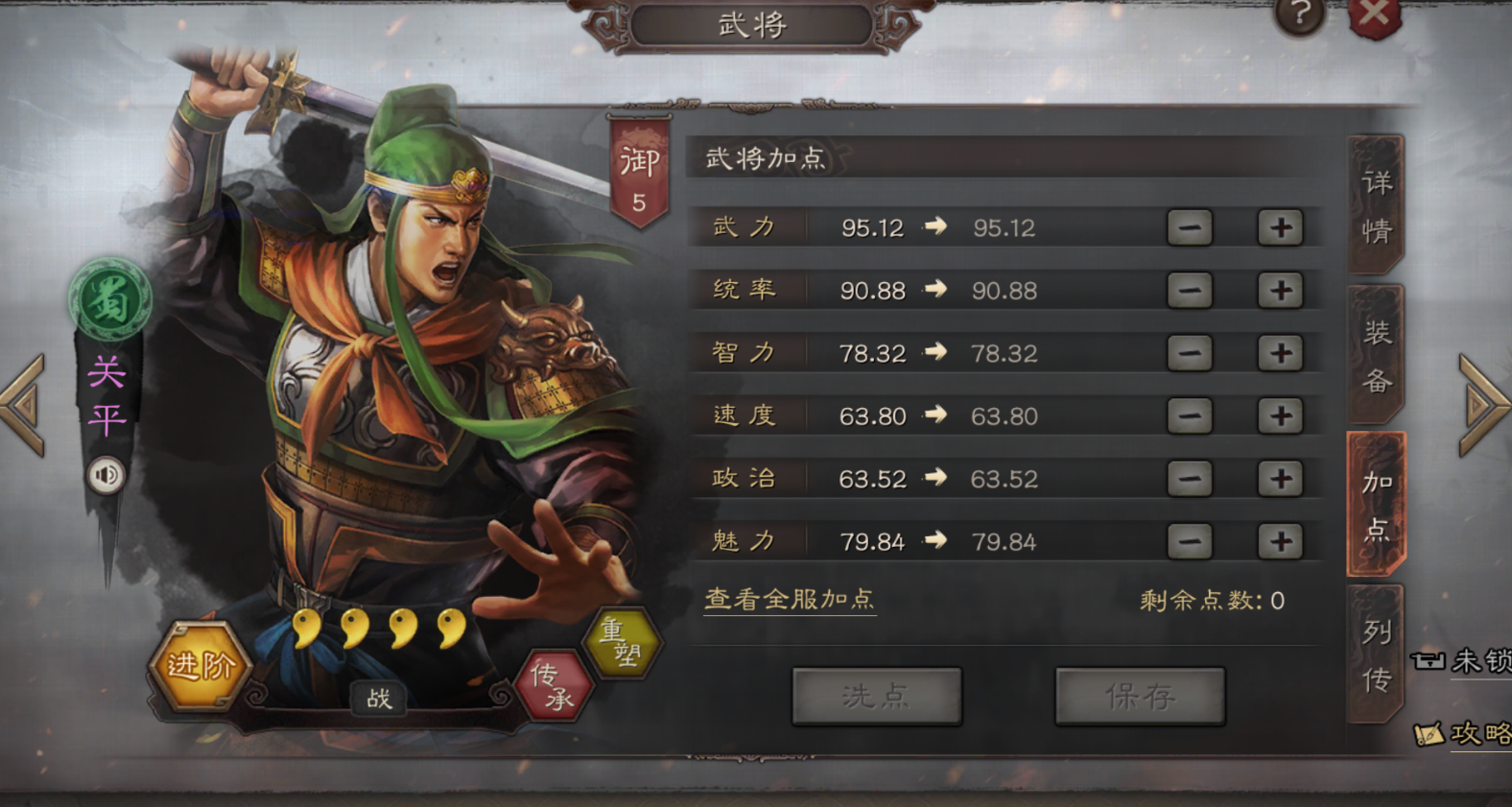Open the 进阶 advancement button

(x=200, y=665)
